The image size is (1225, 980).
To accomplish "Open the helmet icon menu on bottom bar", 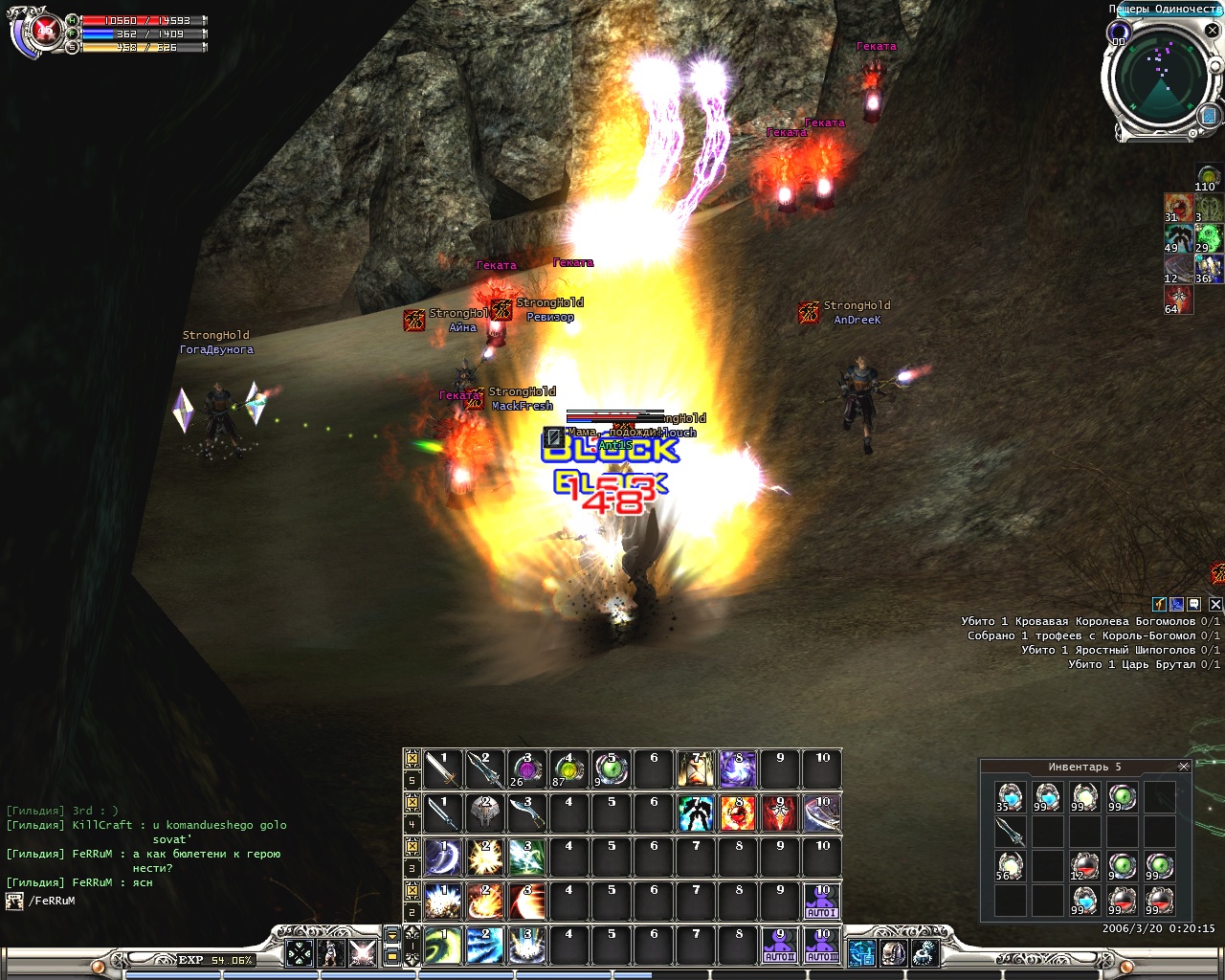I will 894,952.
